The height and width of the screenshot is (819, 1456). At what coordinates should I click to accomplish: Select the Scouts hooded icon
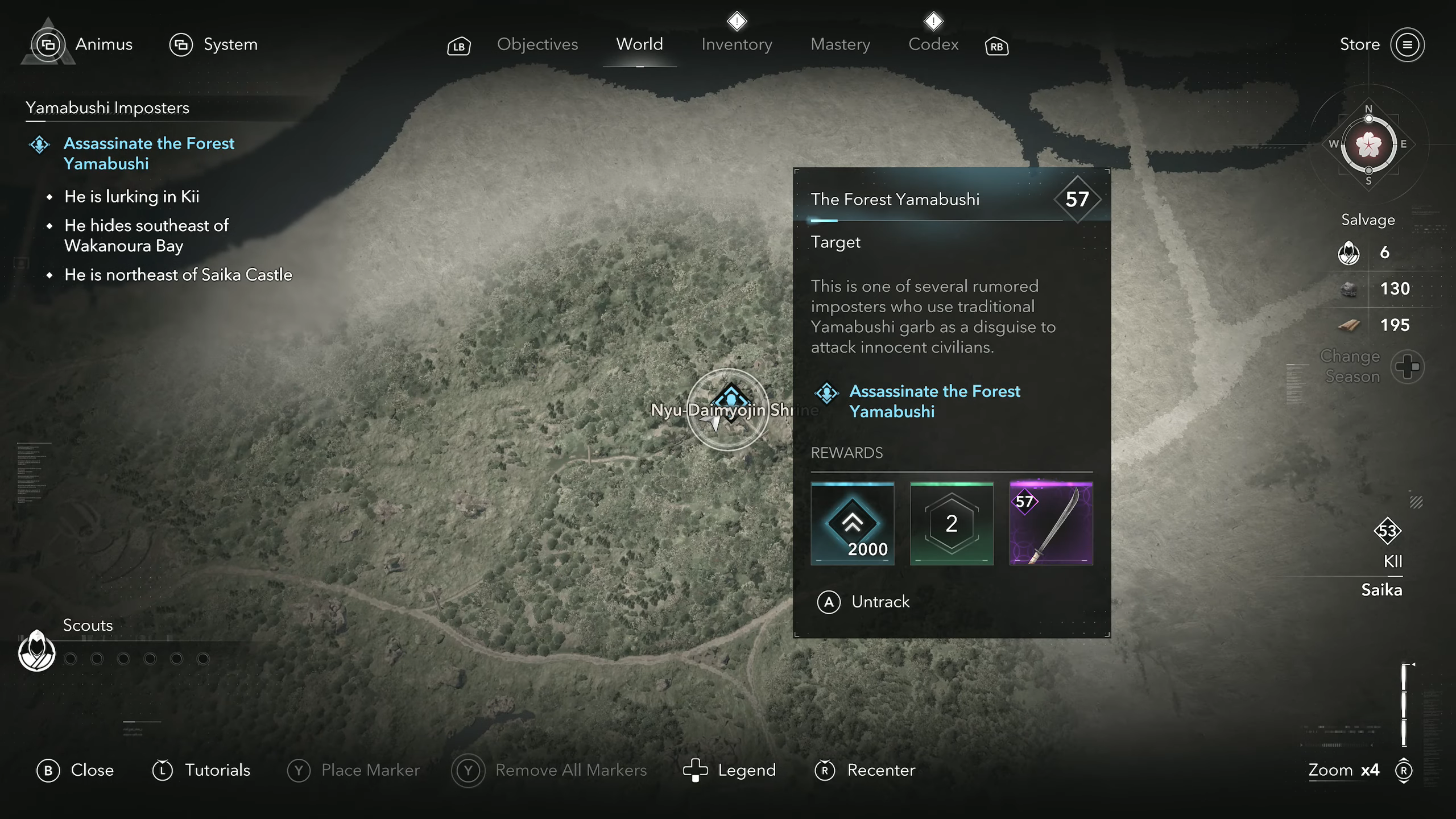coord(37,651)
